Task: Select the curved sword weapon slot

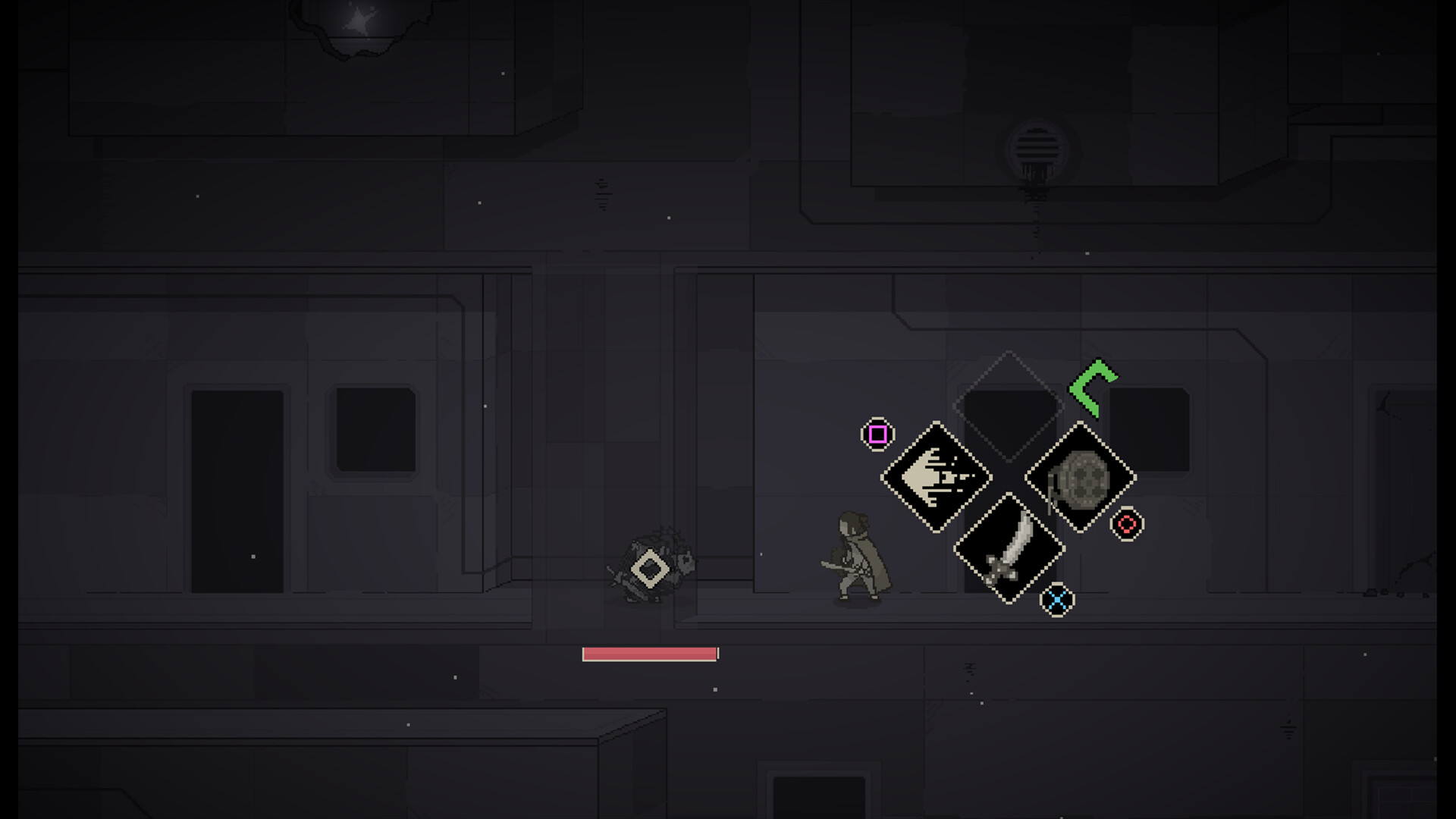Action: pyautogui.click(x=1009, y=548)
